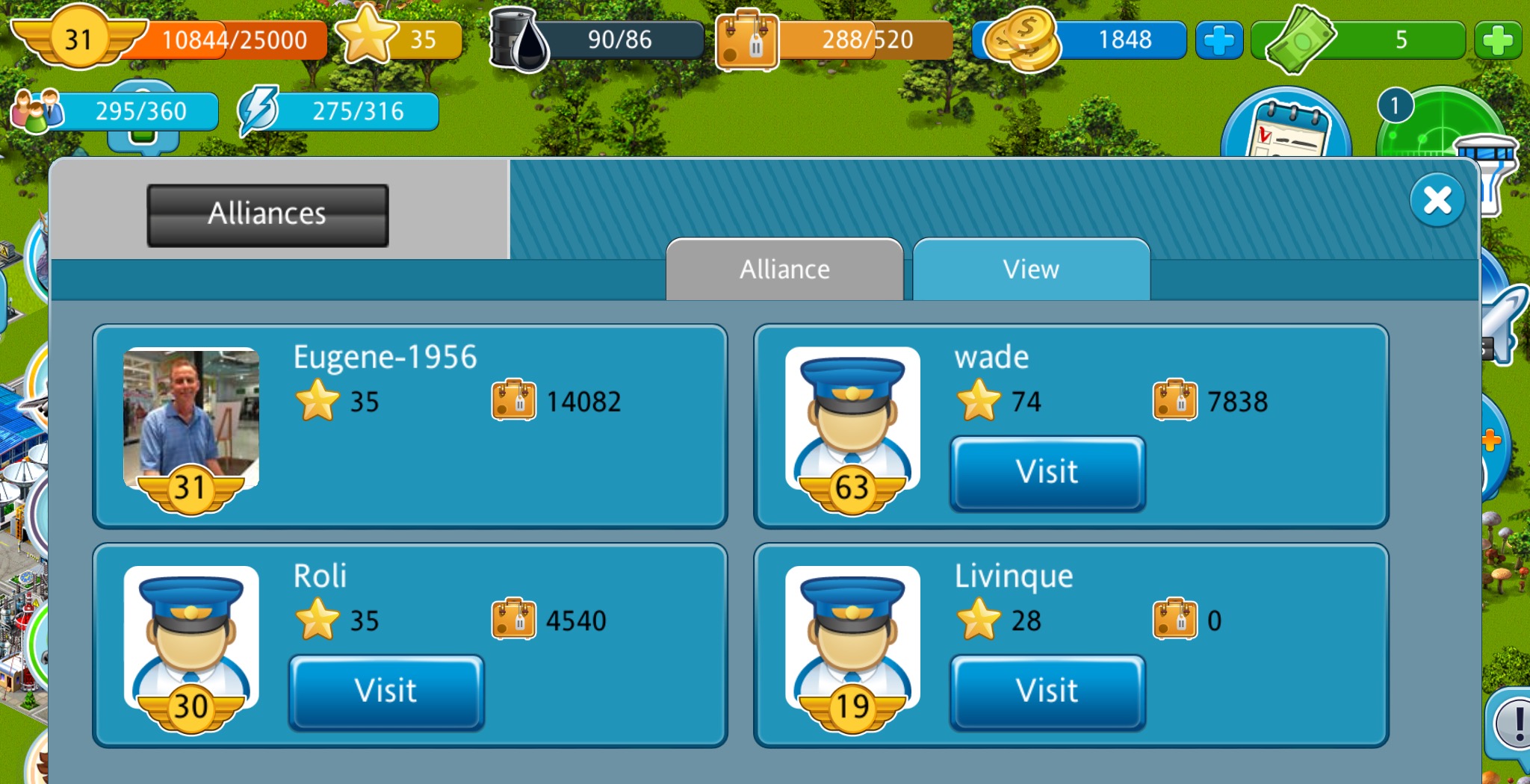Click the Alliances title button
The height and width of the screenshot is (784, 1530).
click(x=267, y=215)
